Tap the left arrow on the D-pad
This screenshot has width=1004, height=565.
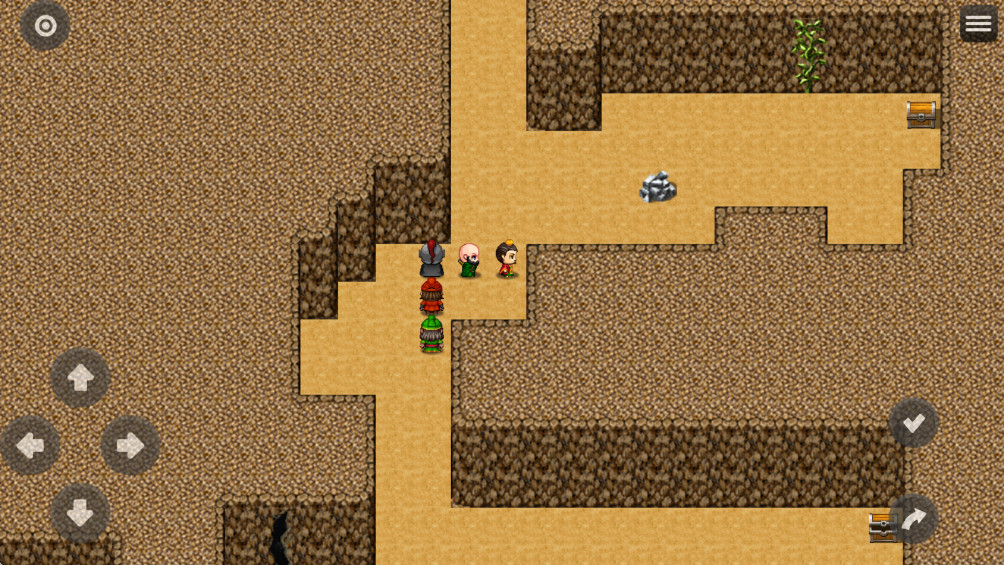point(30,445)
